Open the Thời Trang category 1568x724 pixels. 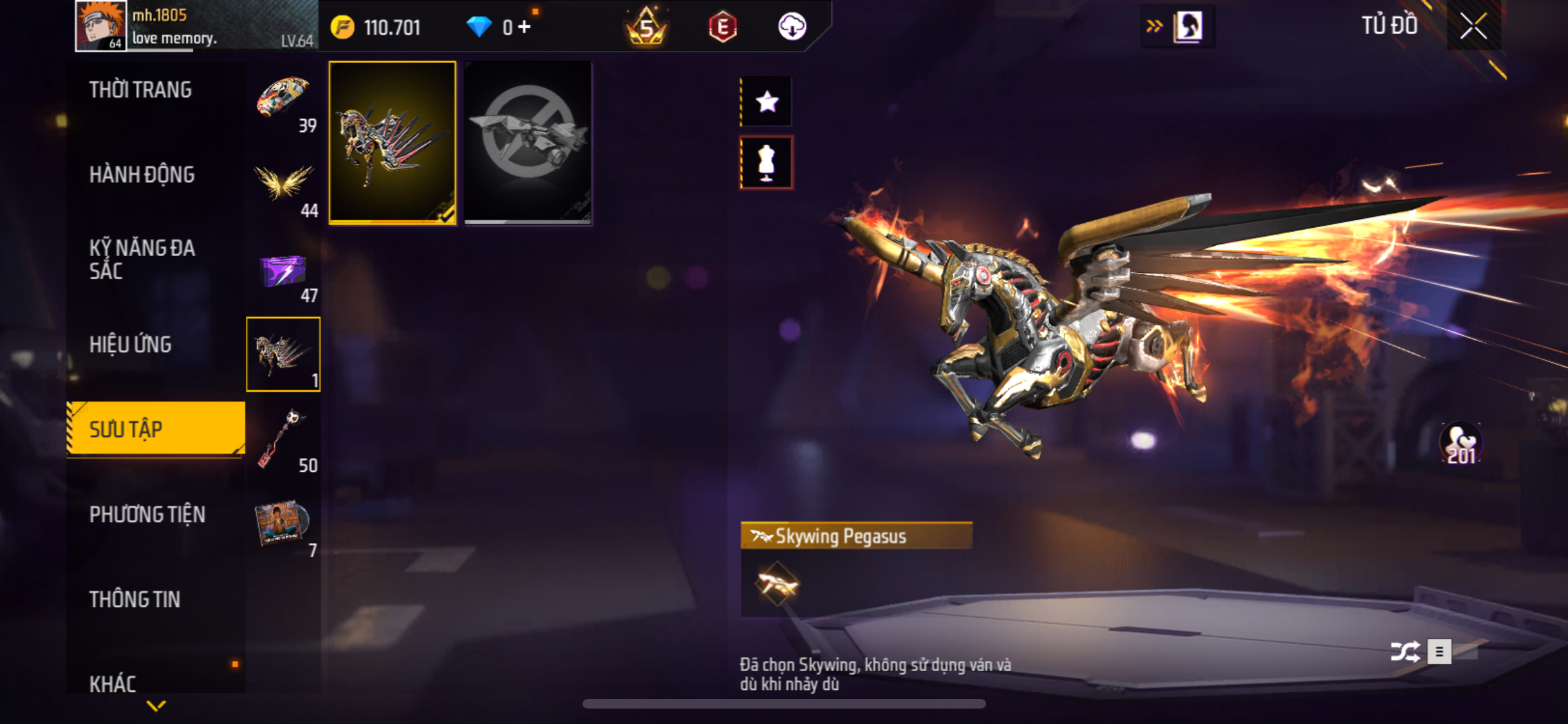tap(140, 90)
